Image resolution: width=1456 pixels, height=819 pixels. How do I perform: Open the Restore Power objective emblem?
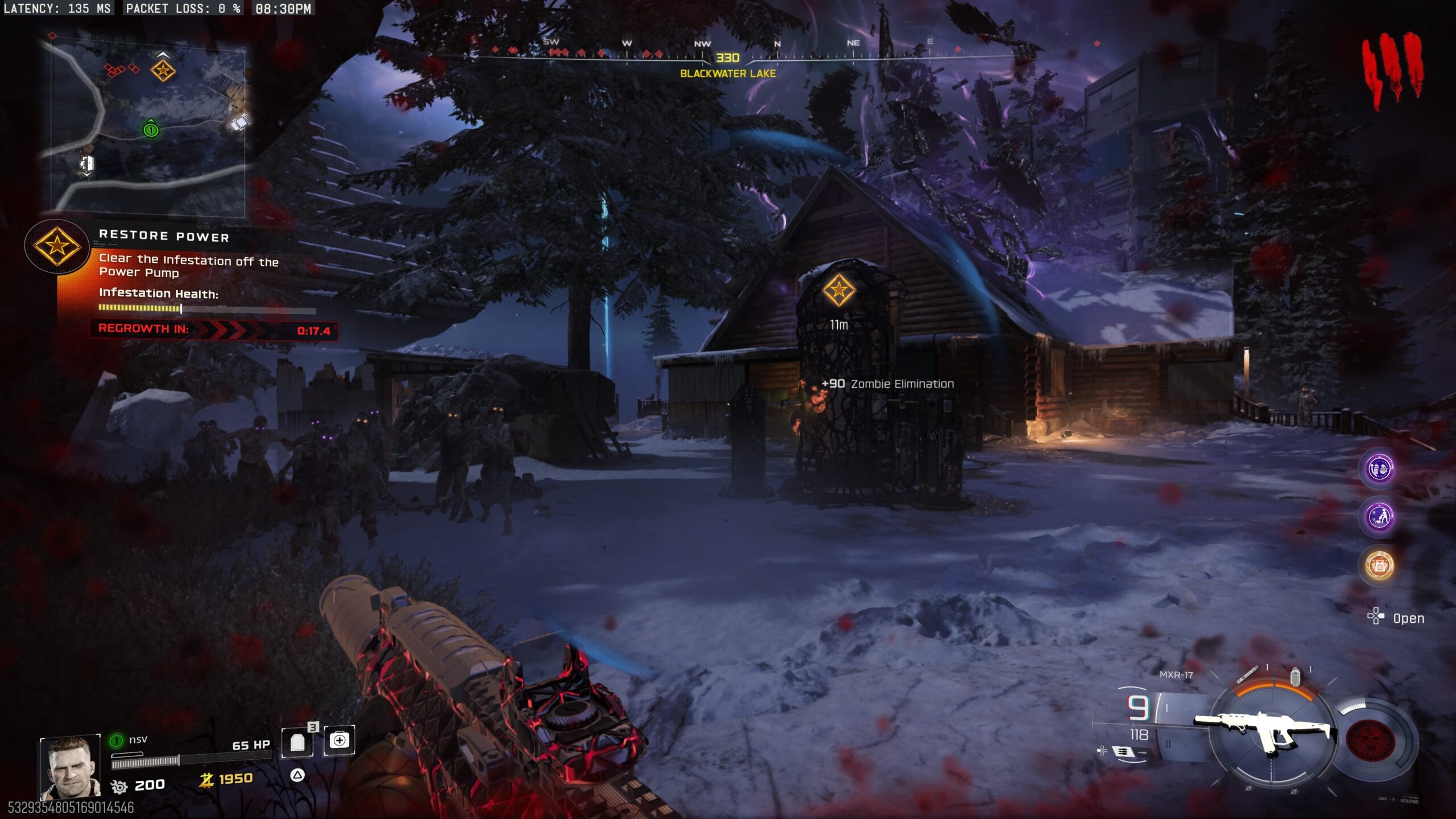pos(57,246)
